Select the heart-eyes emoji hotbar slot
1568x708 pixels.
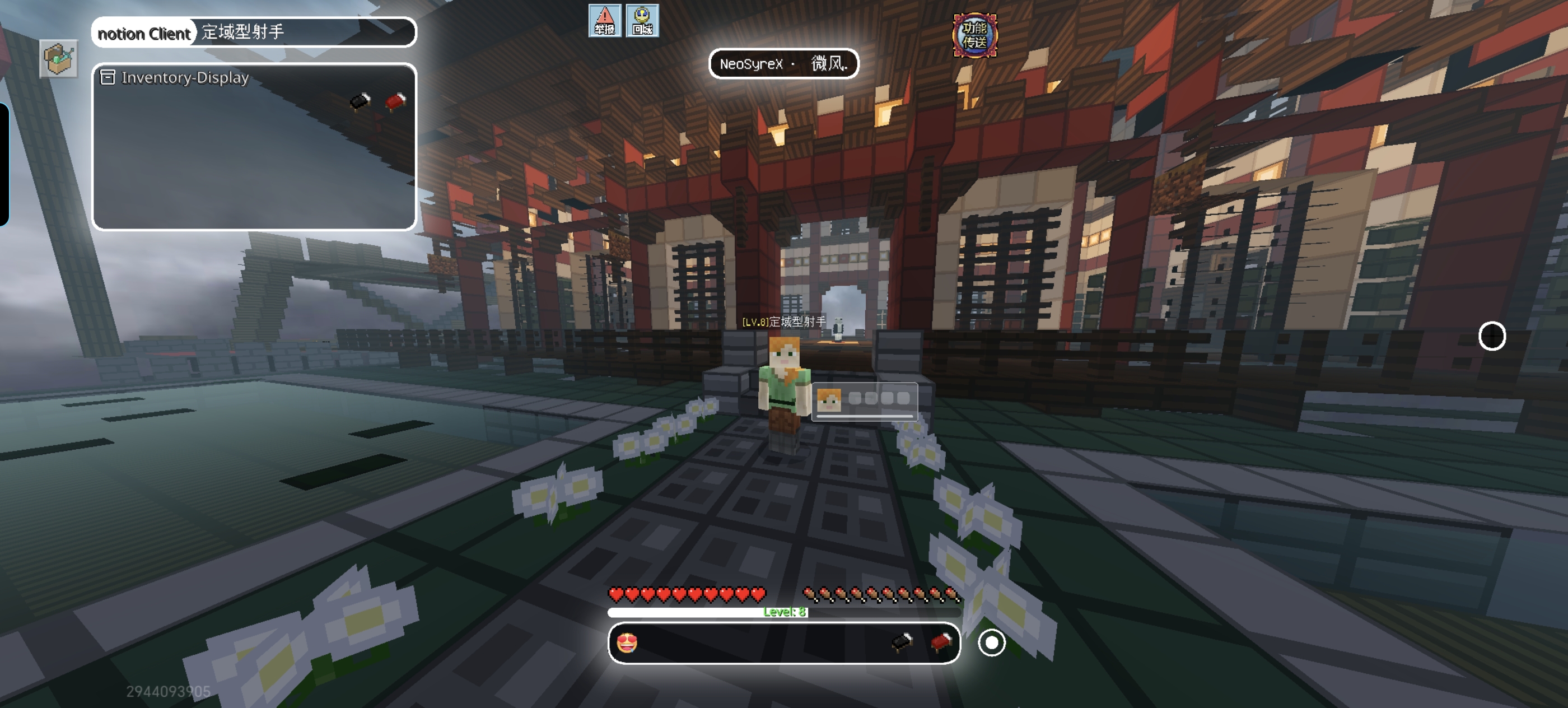pos(627,642)
